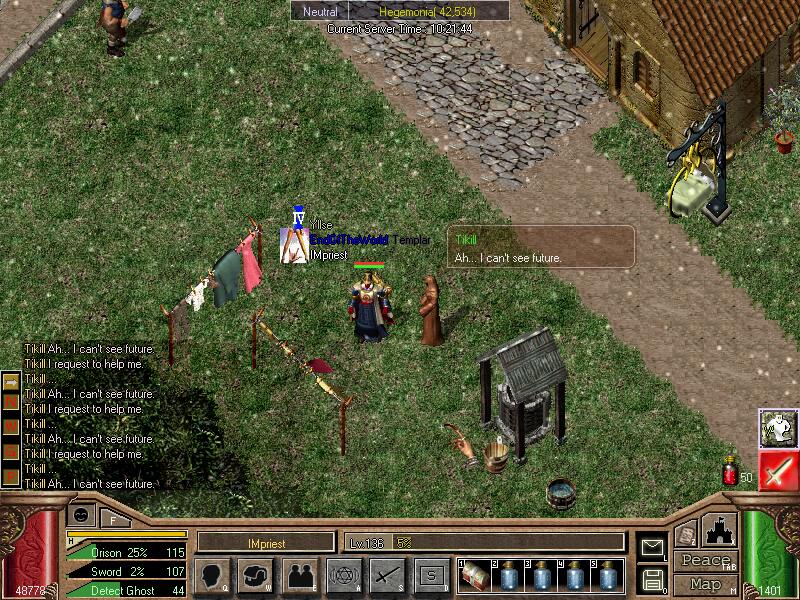
Task: Switch to the F tab
Action: coord(113,518)
